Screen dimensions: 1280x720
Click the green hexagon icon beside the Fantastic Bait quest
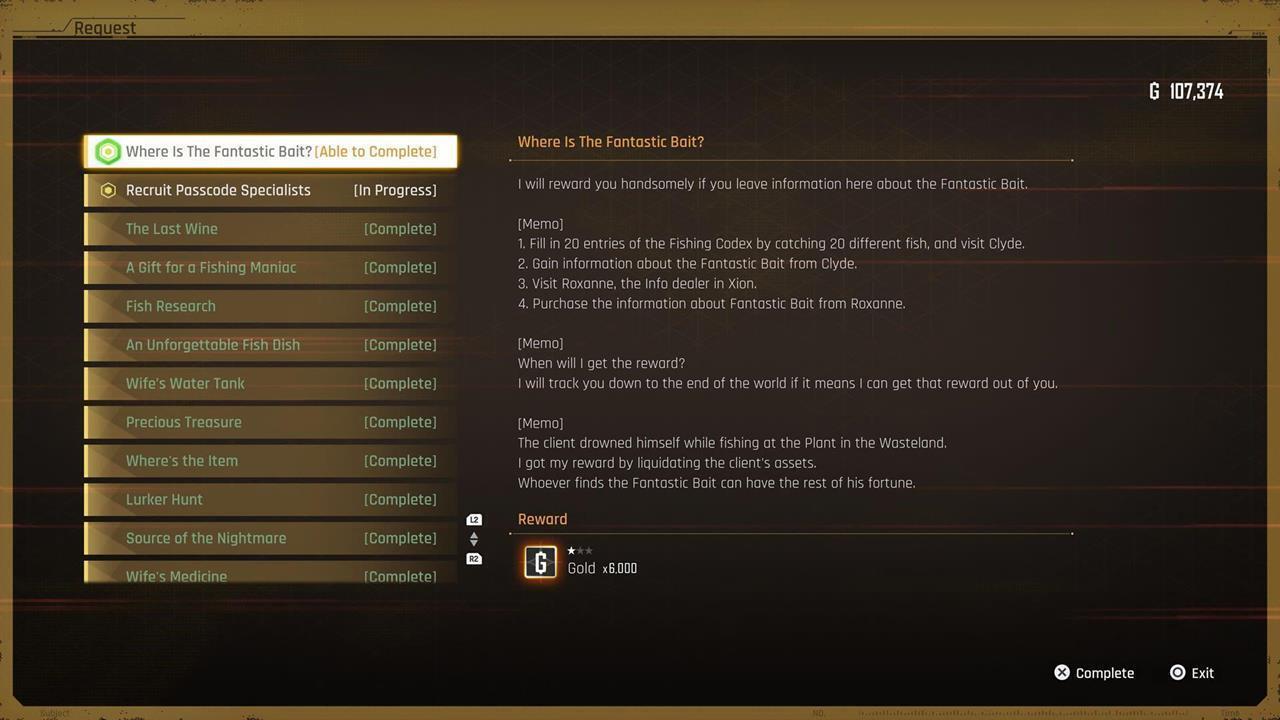(x=108, y=151)
